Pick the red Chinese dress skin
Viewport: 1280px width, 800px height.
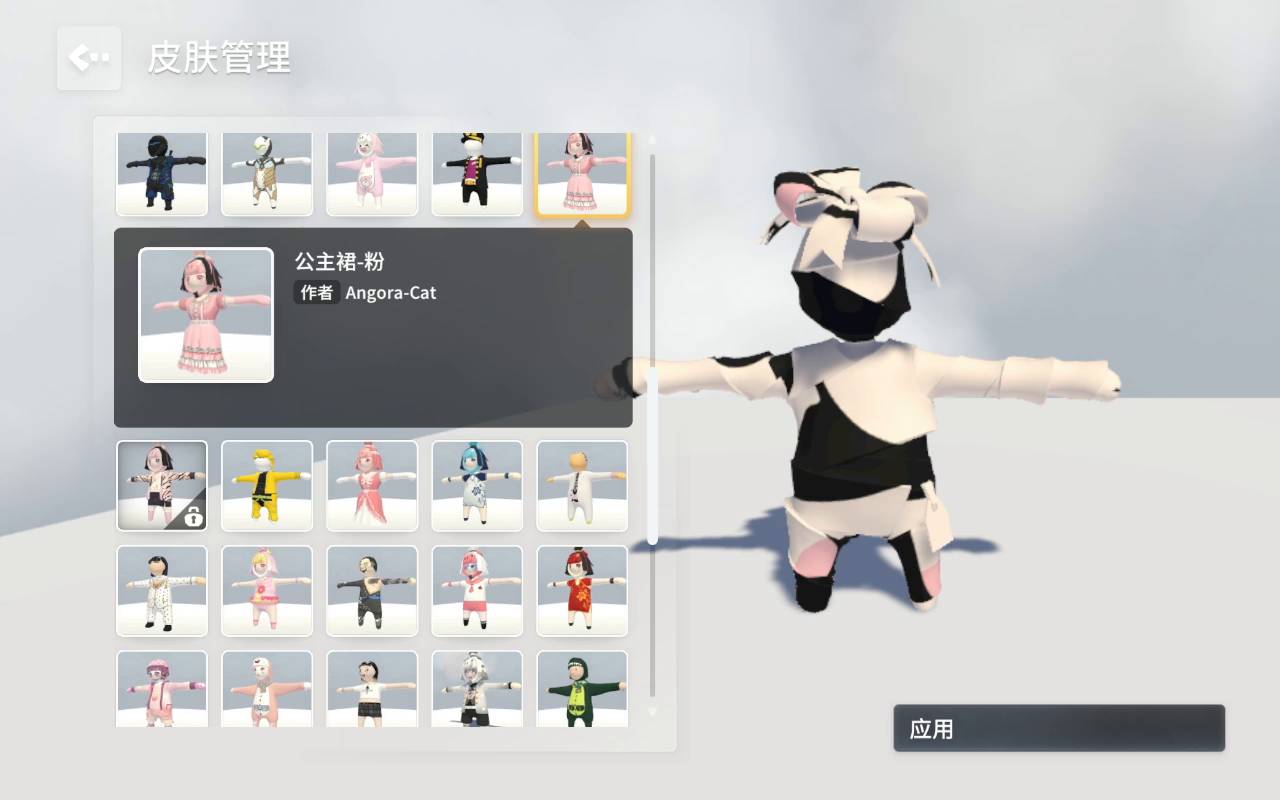[582, 590]
